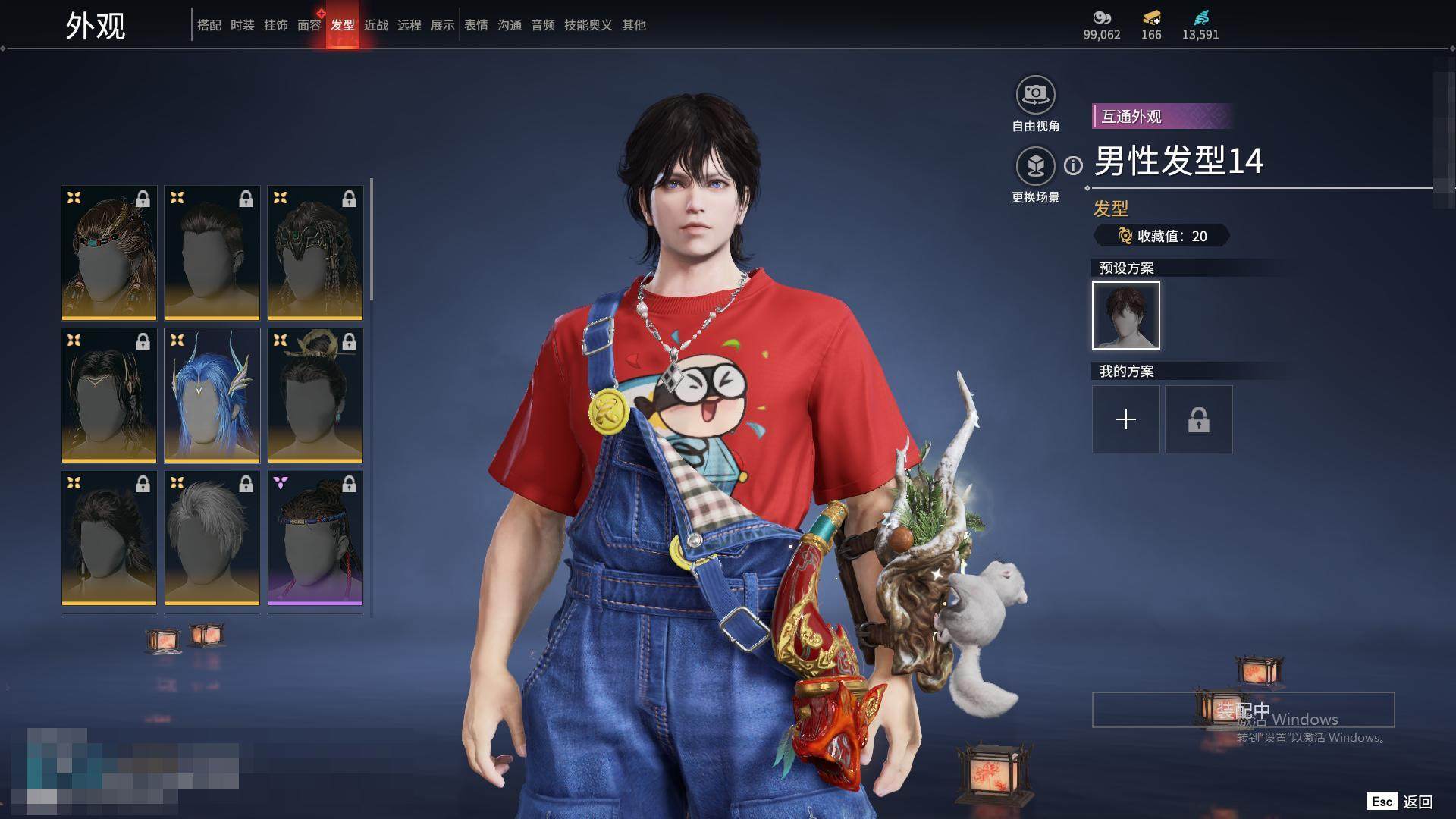
Task: Choose the topknot hairstyle with gold hairpin
Action: pyautogui.click(x=315, y=395)
